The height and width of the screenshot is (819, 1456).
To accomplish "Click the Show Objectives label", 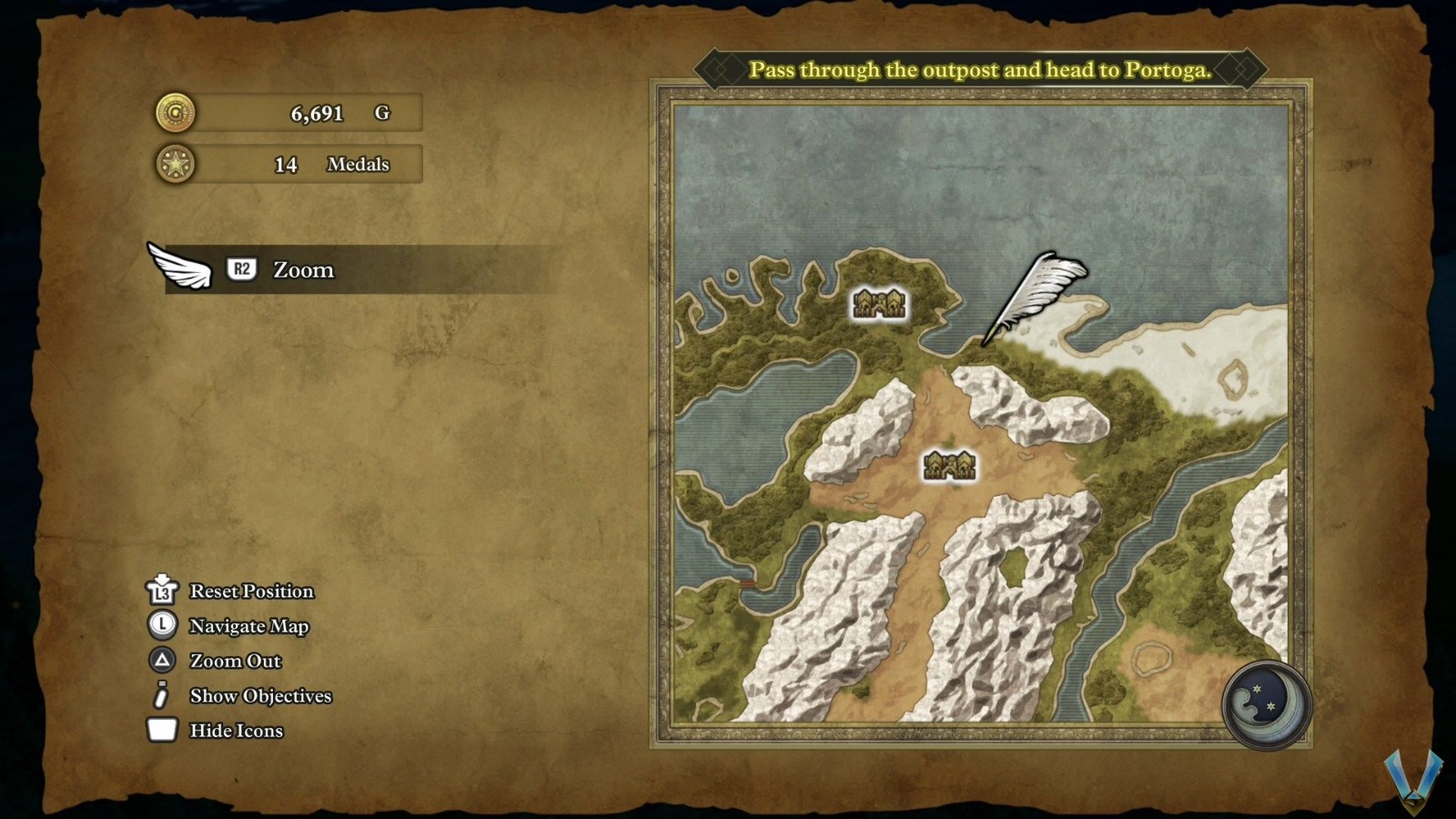I will point(260,695).
